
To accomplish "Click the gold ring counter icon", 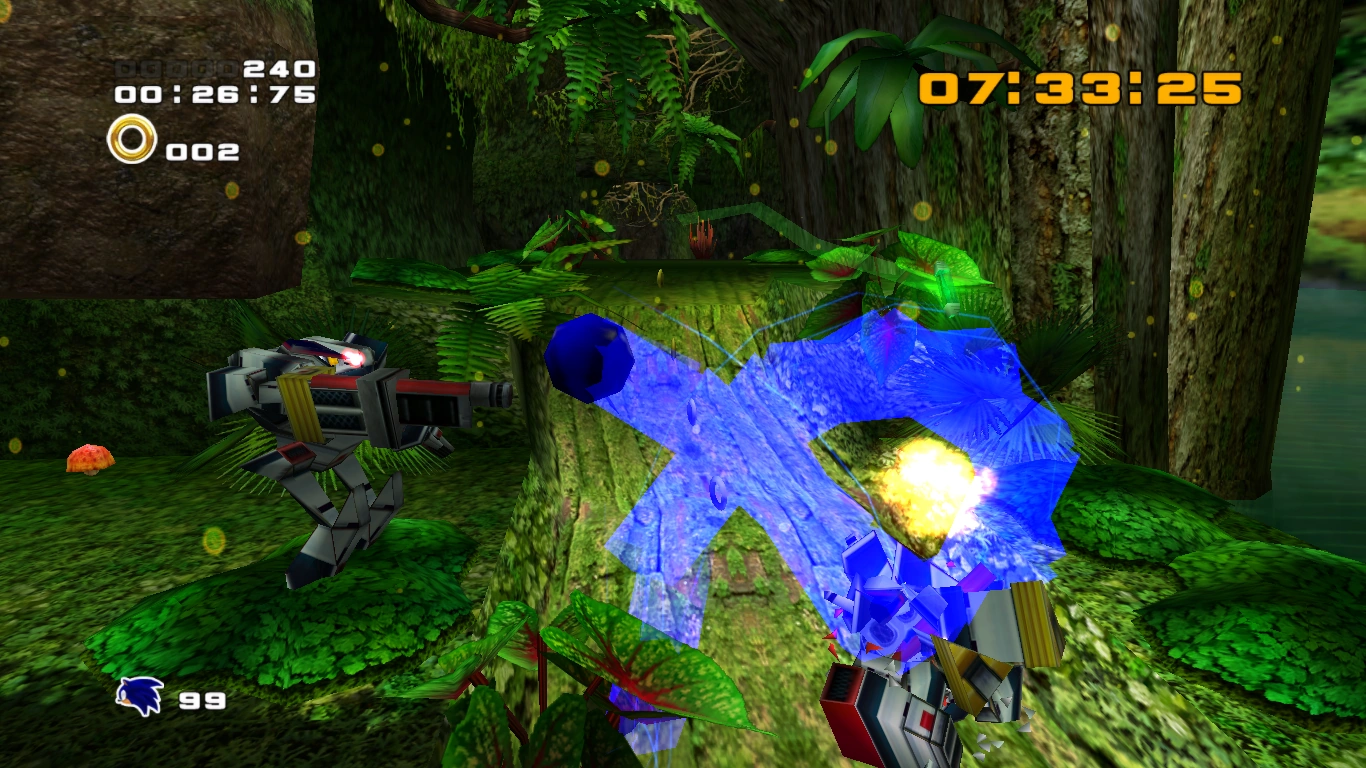I will 132,139.
